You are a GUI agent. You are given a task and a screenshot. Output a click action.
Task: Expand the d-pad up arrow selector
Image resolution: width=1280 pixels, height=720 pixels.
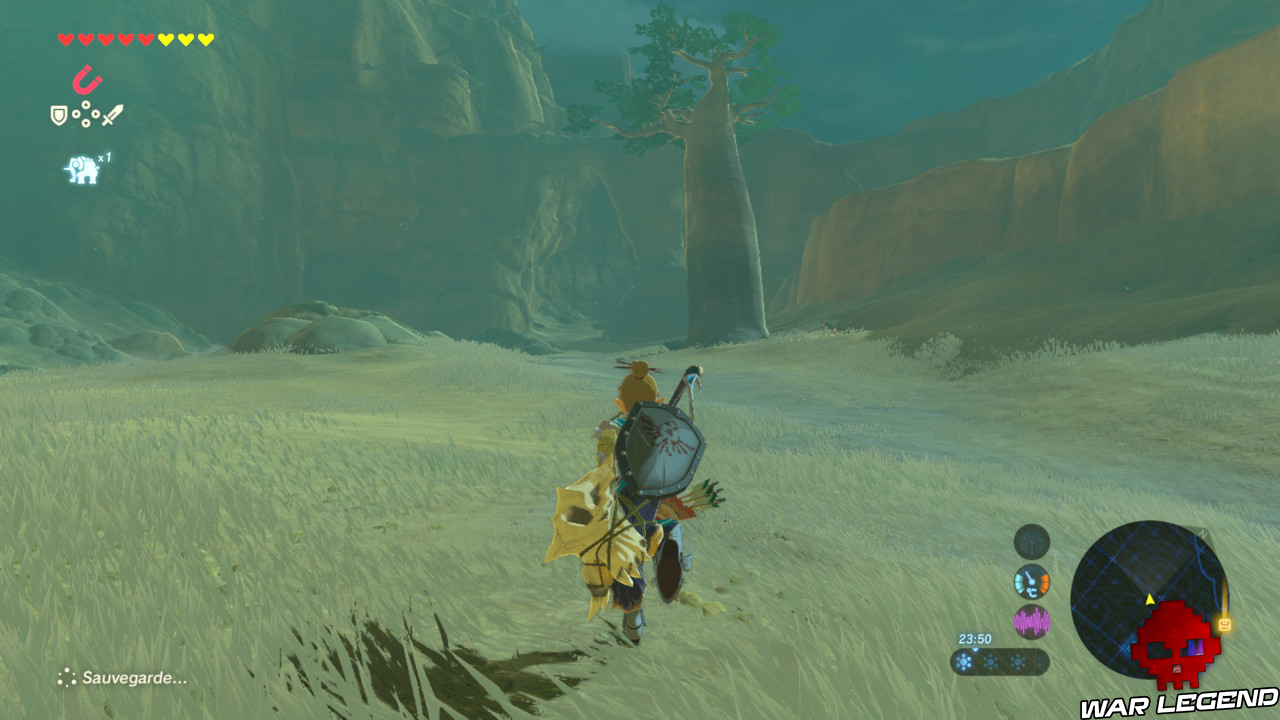pyautogui.click(x=86, y=105)
